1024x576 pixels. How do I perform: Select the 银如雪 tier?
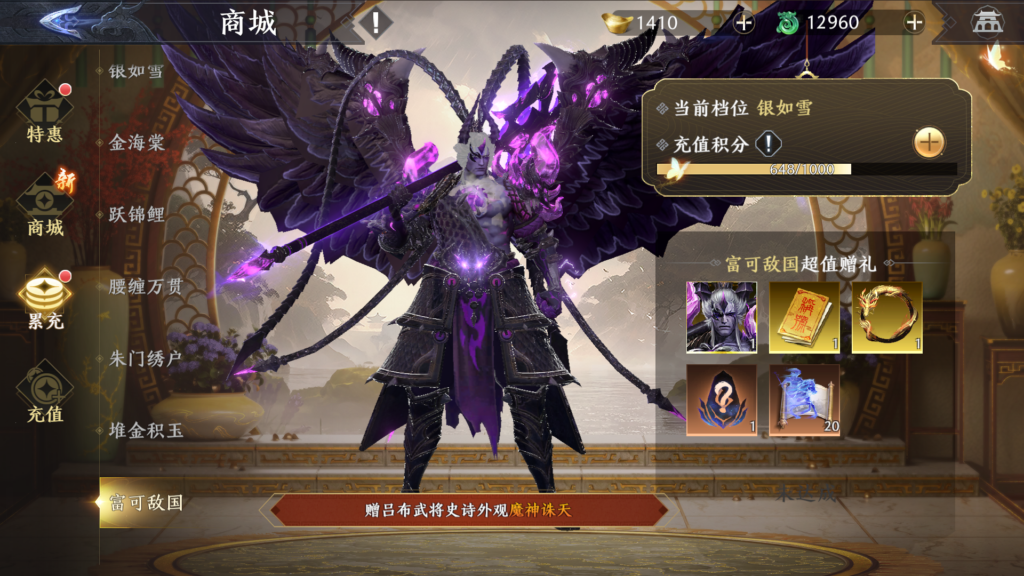click(x=137, y=71)
